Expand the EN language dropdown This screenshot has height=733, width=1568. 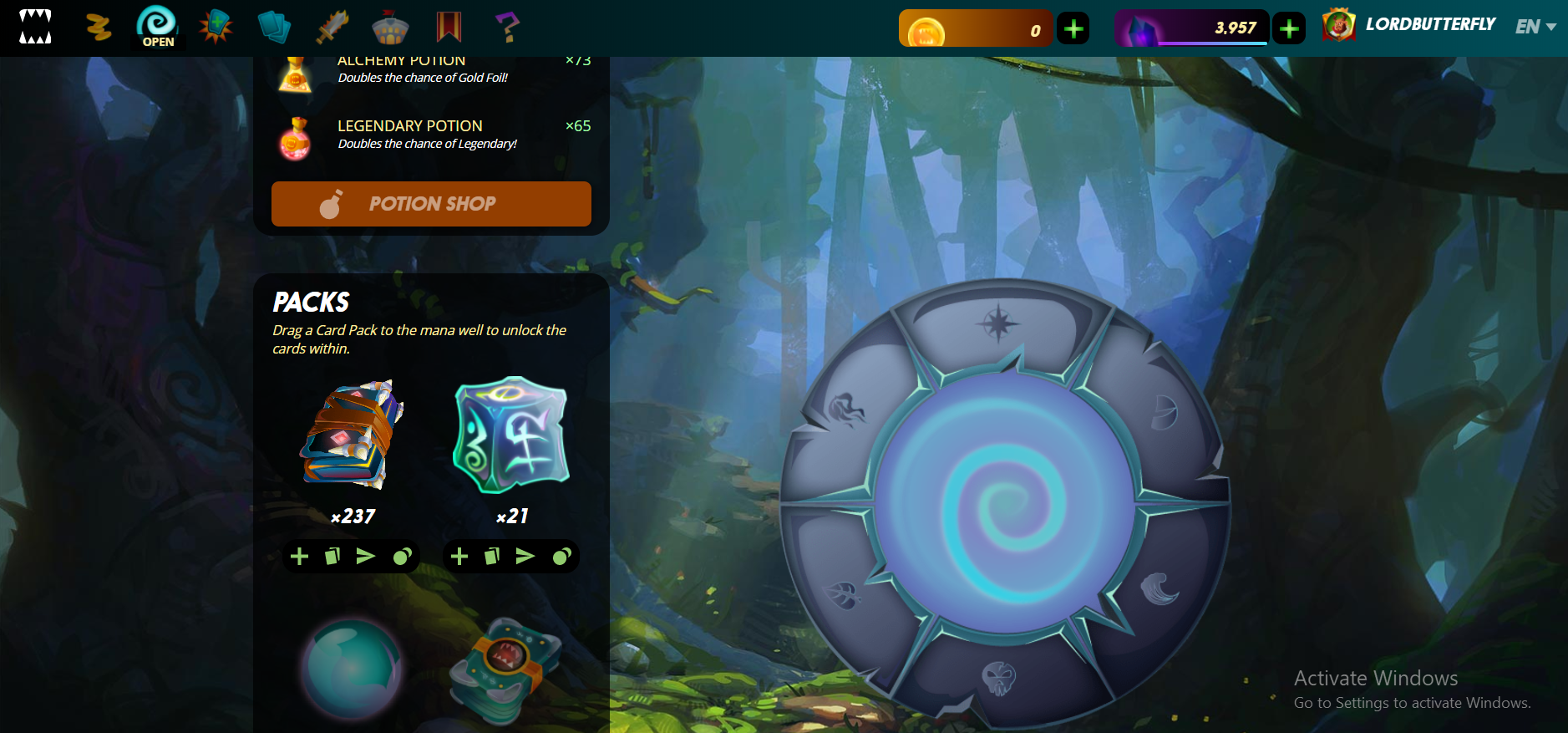pos(1535,26)
